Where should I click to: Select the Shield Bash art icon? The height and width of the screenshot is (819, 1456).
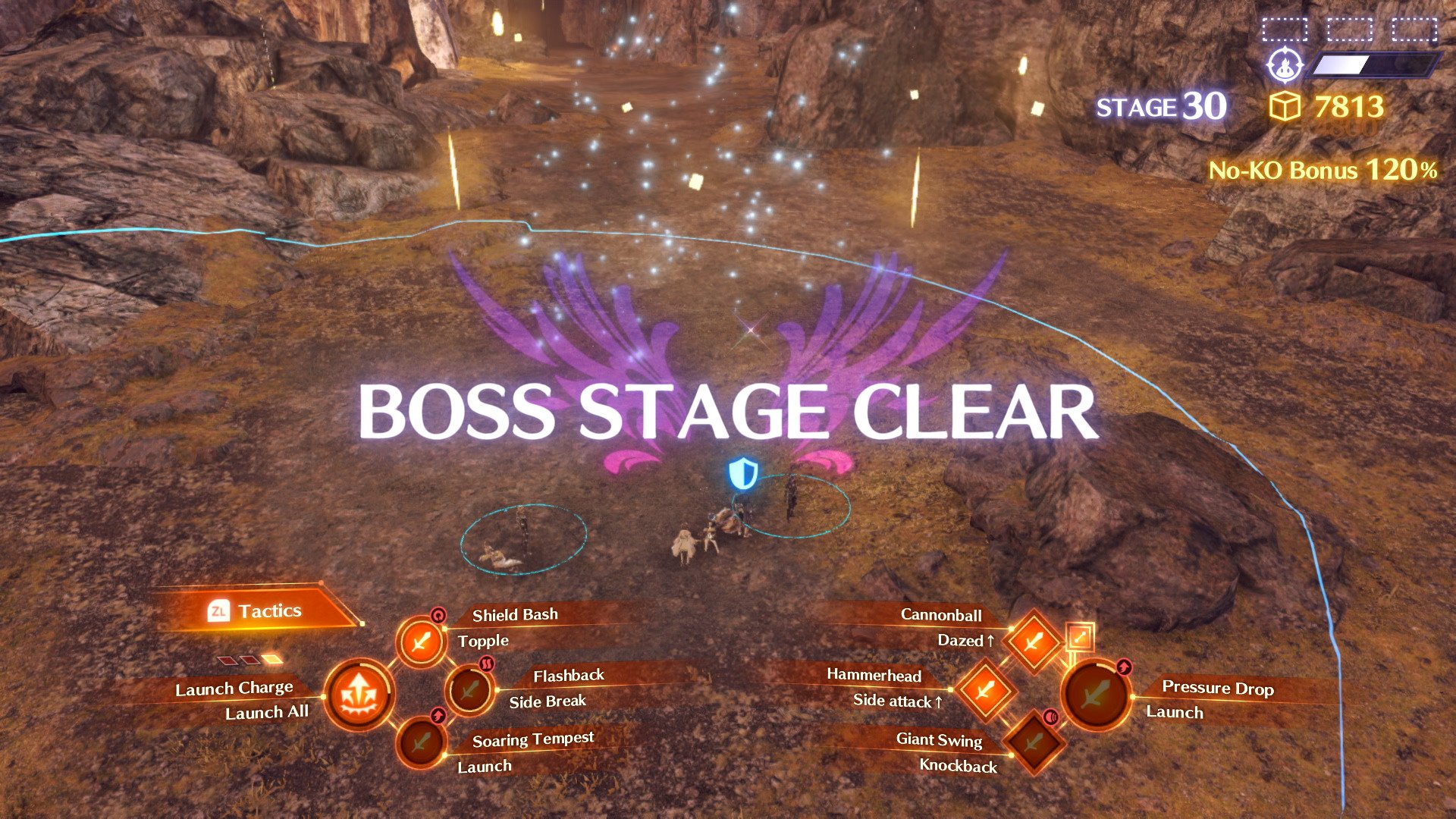[x=420, y=641]
